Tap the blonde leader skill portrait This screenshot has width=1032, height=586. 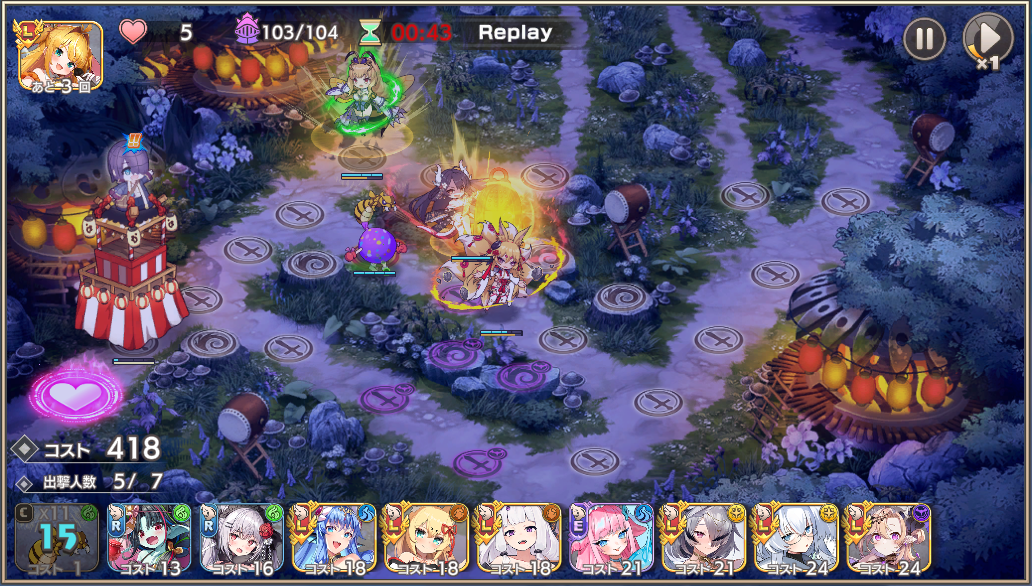60,56
